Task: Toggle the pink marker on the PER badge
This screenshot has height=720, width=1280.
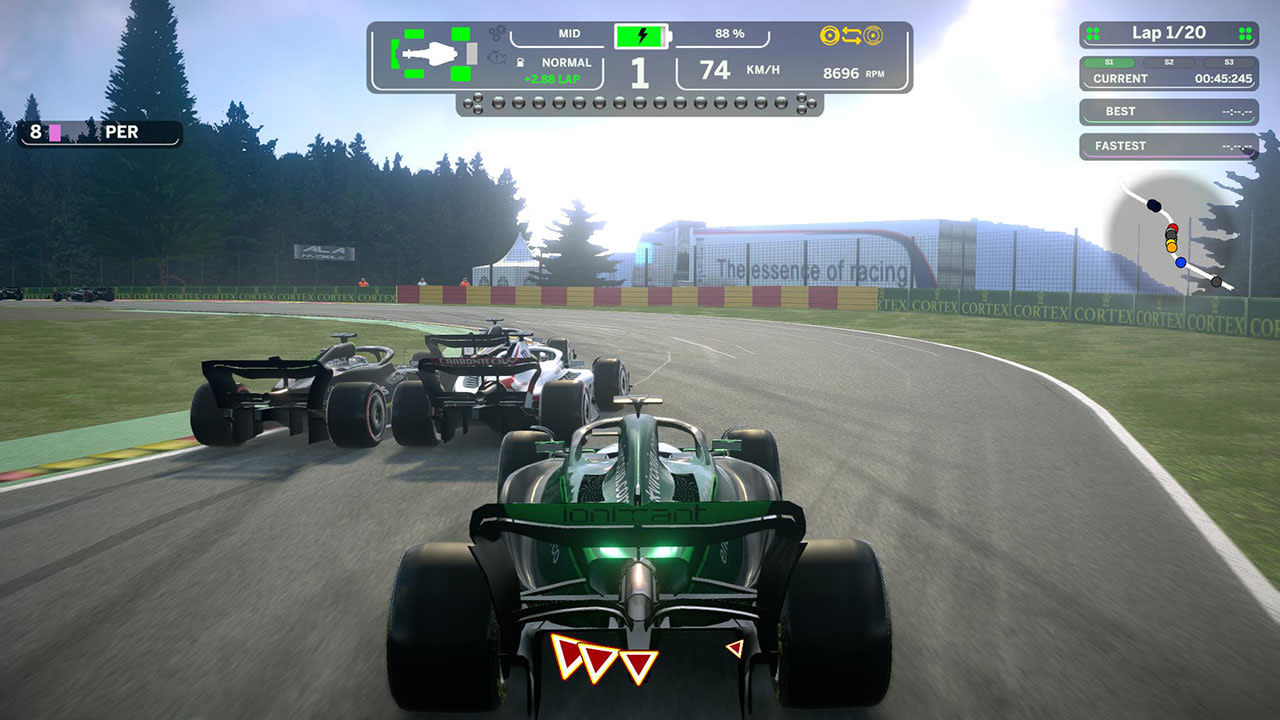Action: [53, 131]
